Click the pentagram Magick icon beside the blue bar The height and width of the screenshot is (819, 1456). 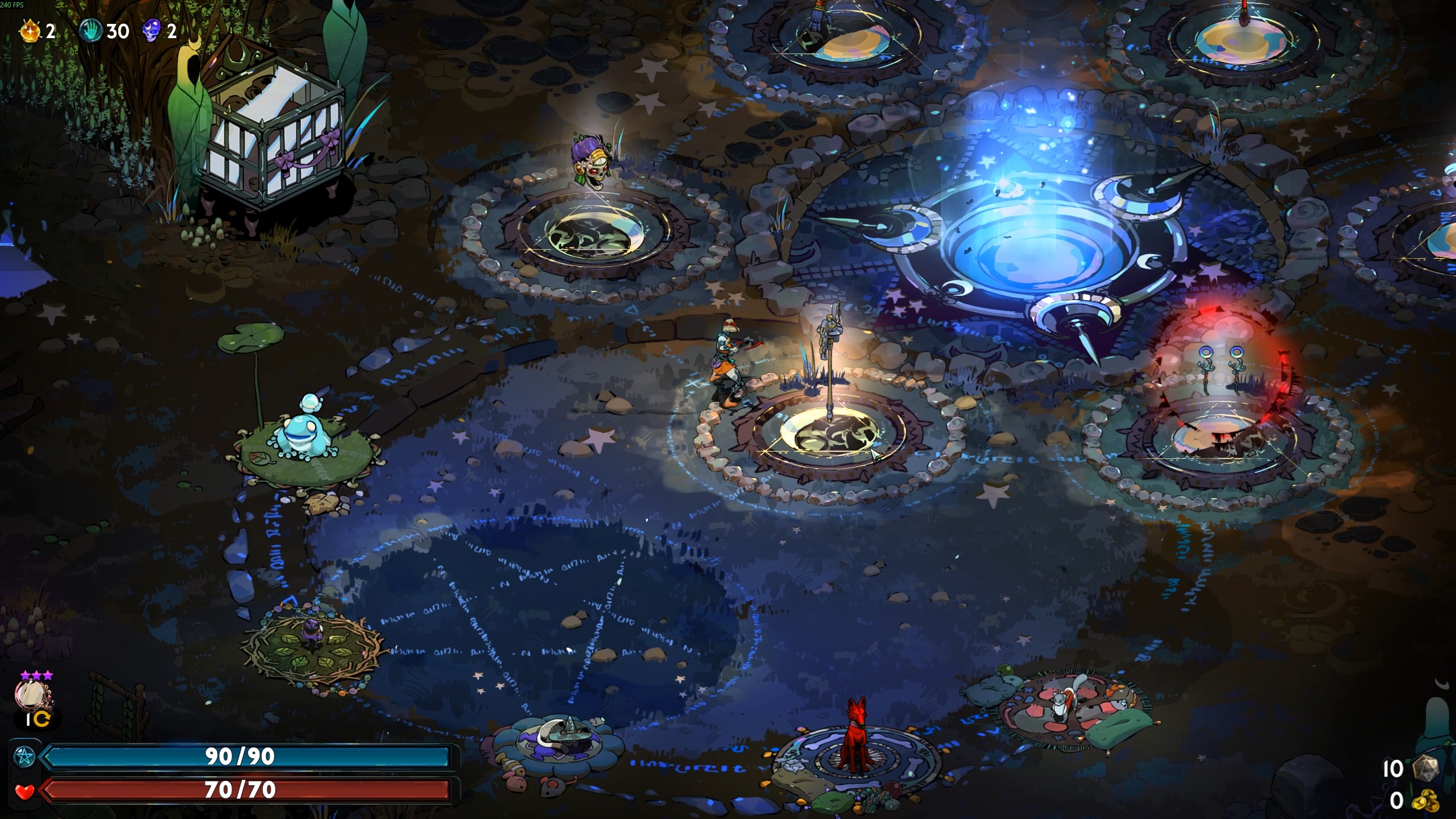click(x=24, y=756)
